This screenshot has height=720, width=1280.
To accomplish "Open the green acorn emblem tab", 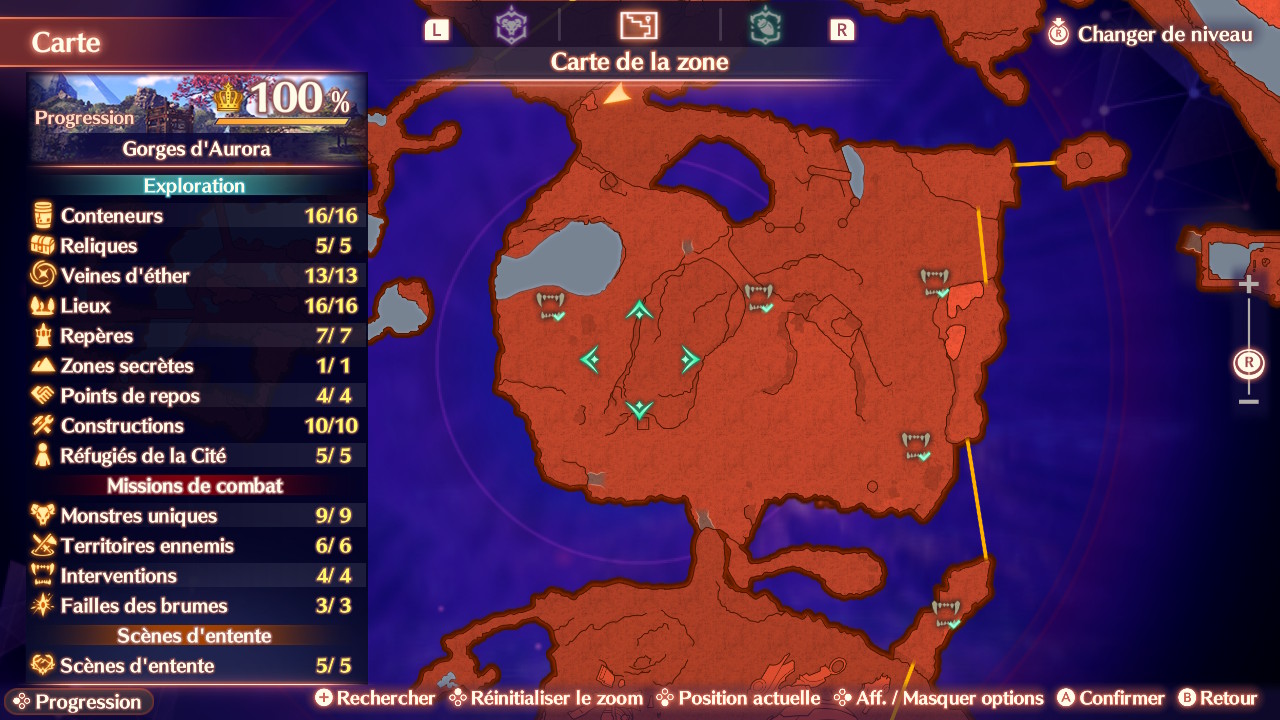I will coord(765,26).
